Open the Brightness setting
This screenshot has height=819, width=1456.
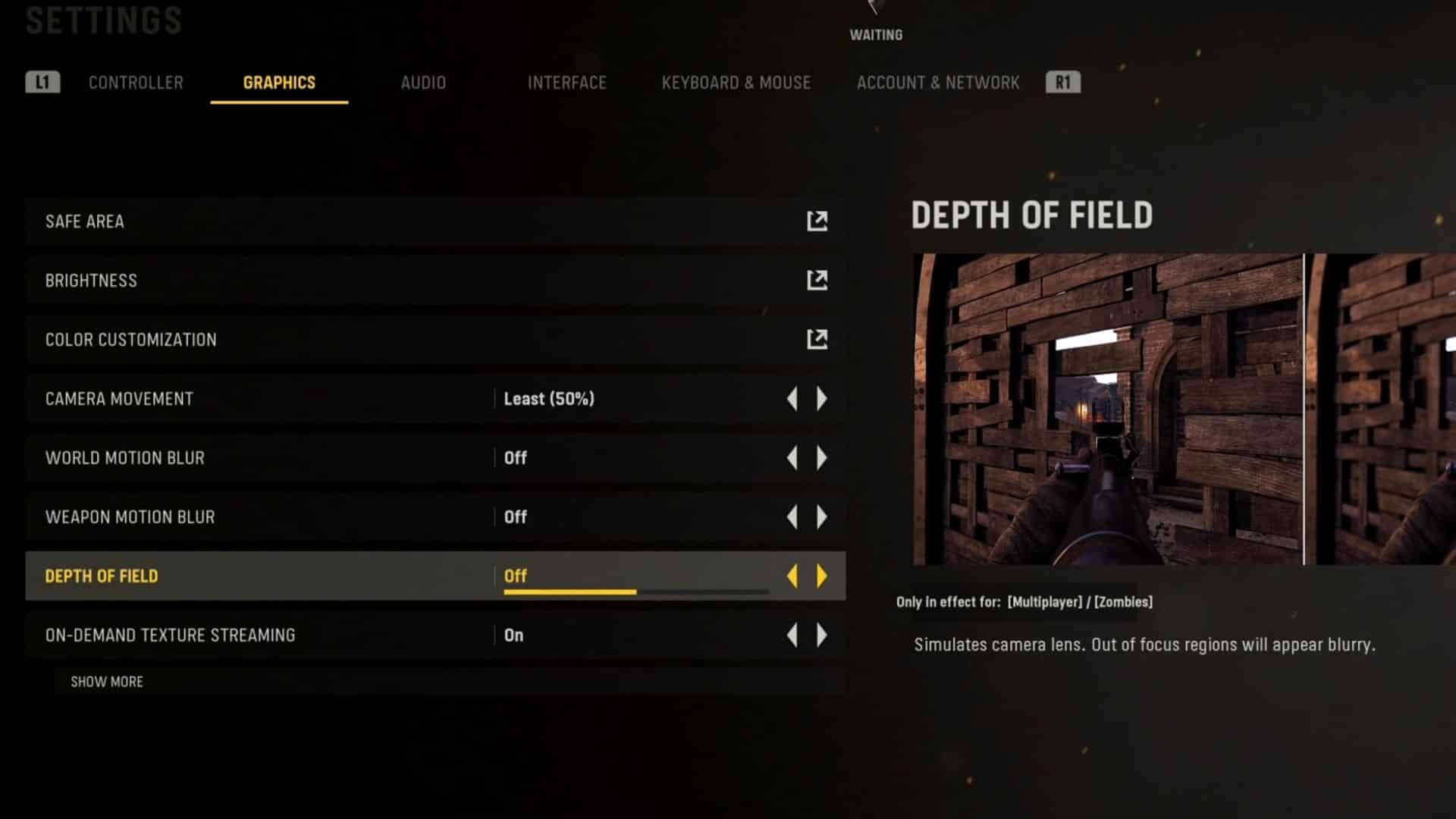point(817,281)
